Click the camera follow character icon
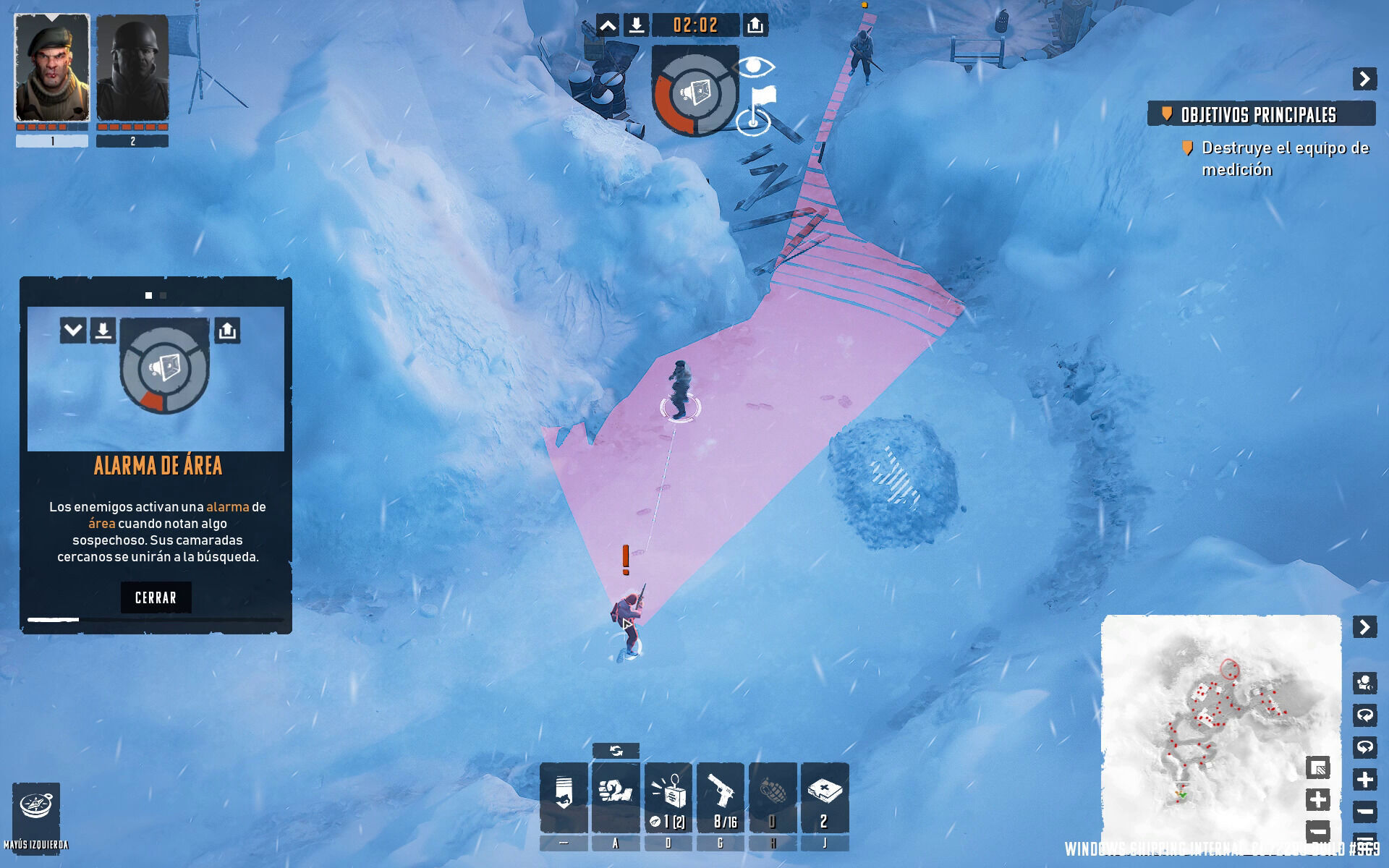The height and width of the screenshot is (868, 1389). coord(1364,683)
